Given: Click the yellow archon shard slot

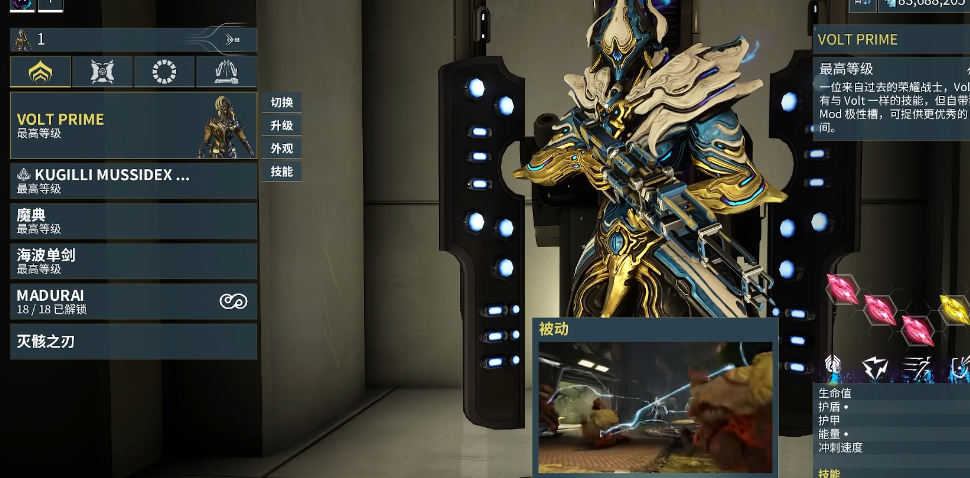Looking at the screenshot, I should click(x=954, y=307).
